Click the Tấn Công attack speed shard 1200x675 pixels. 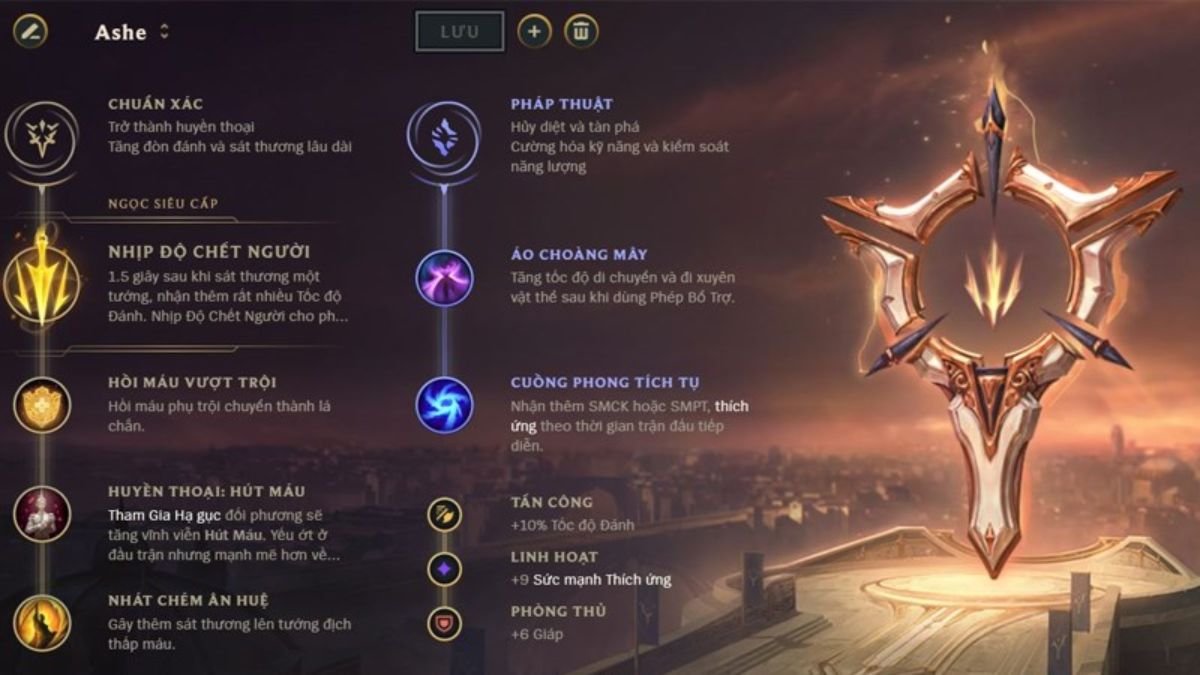pyautogui.click(x=444, y=514)
